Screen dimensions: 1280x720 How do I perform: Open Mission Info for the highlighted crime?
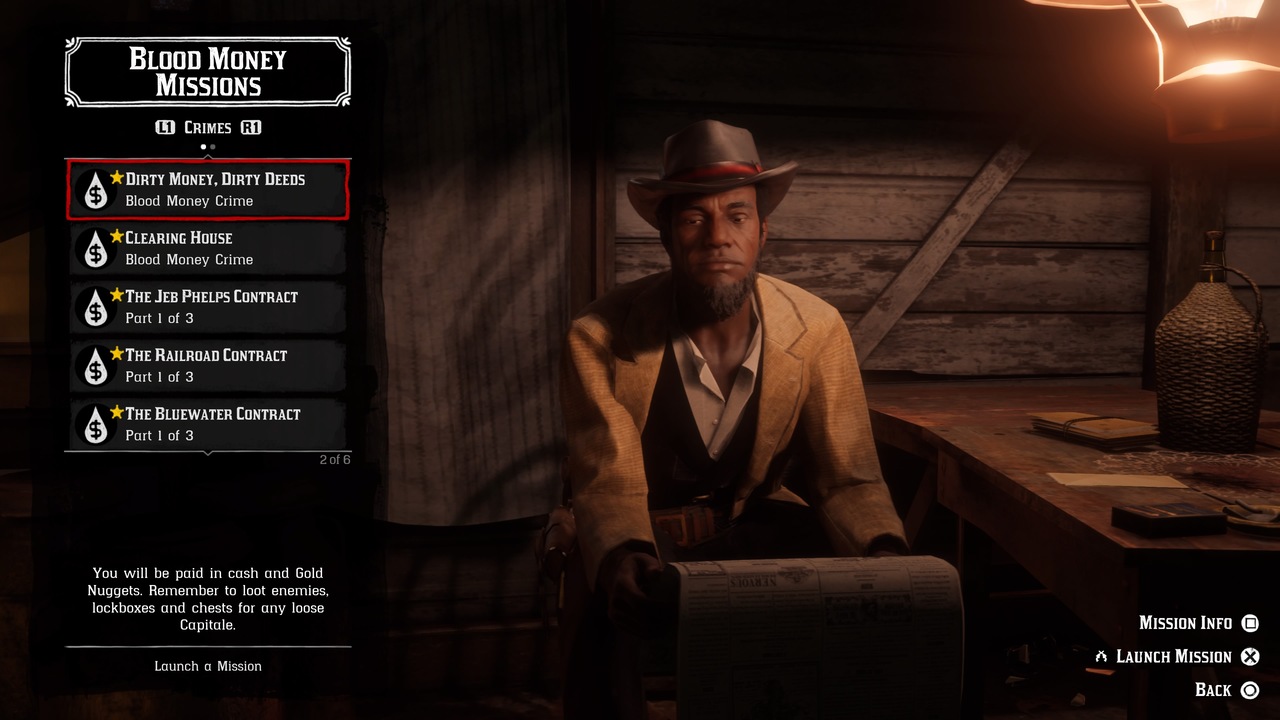[x=1185, y=623]
